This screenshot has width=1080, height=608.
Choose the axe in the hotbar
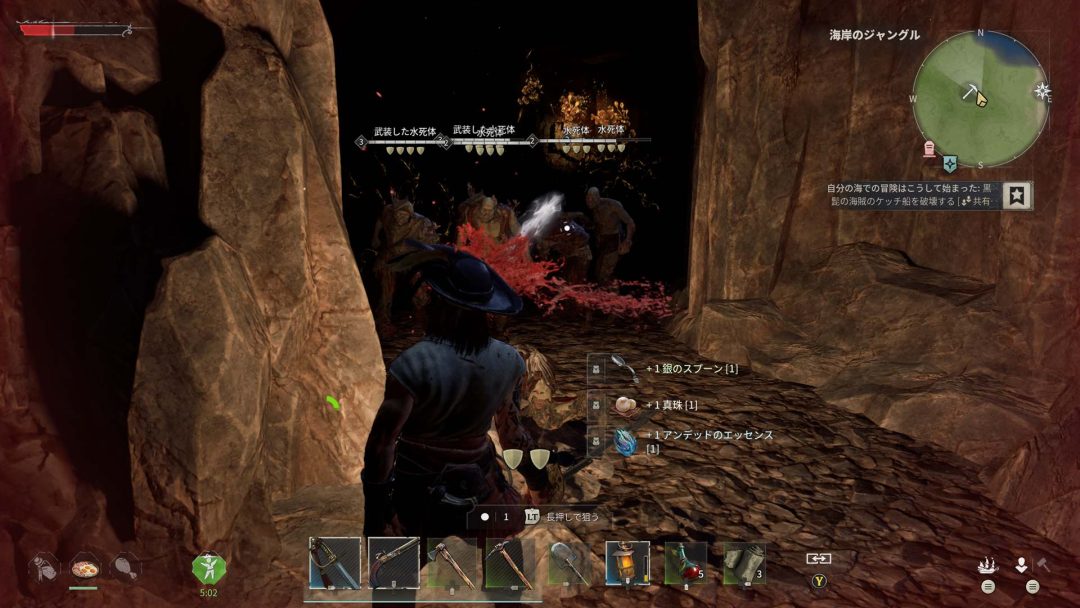click(451, 563)
